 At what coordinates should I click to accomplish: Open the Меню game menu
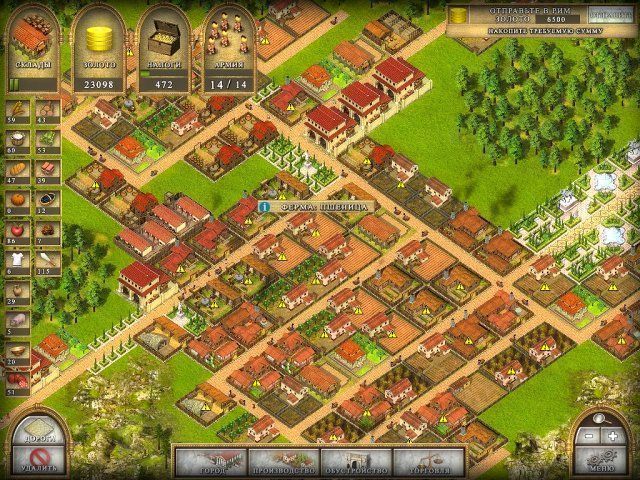pyautogui.click(x=603, y=461)
